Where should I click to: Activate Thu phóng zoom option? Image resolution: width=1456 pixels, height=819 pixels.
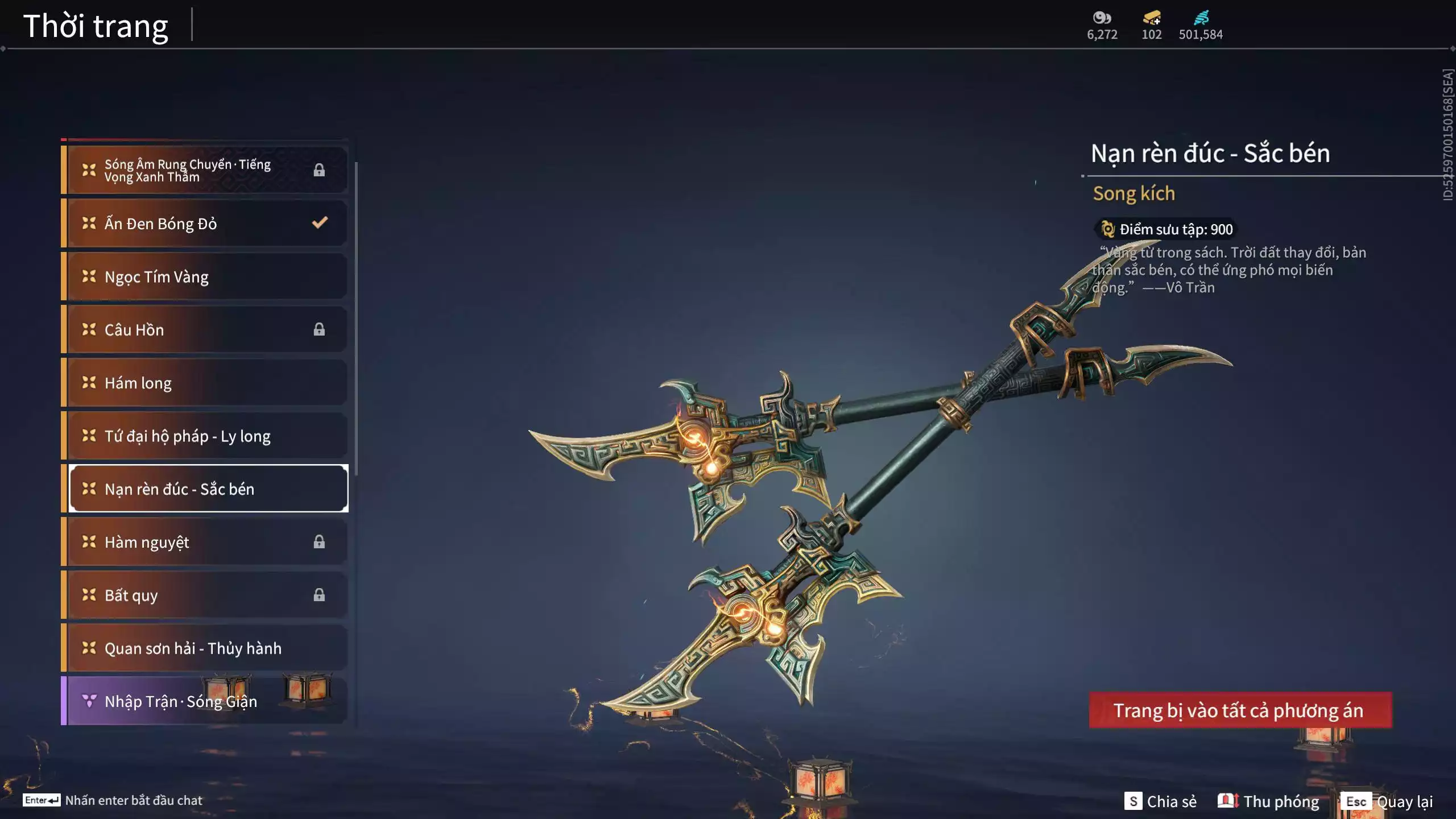(1268, 801)
